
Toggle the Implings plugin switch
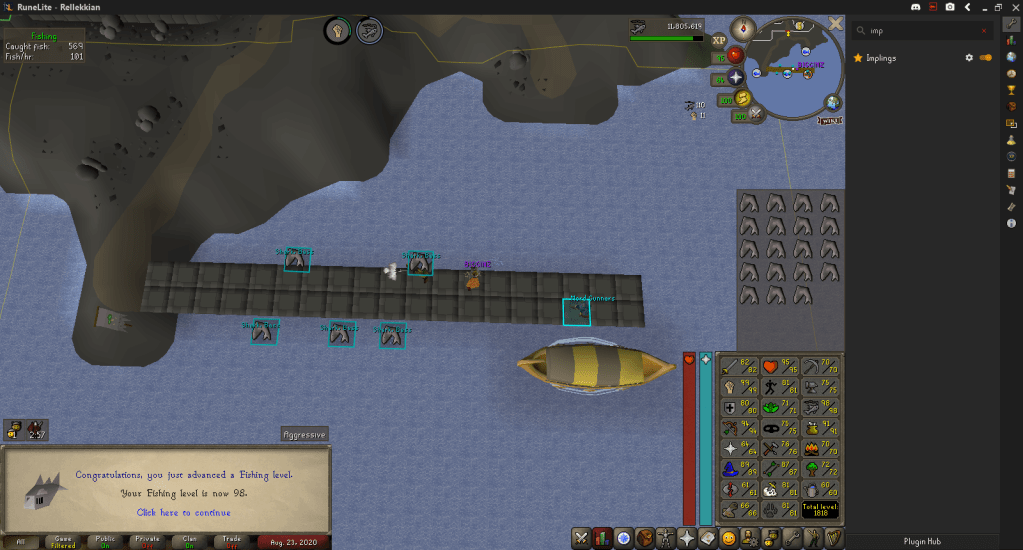click(x=986, y=58)
